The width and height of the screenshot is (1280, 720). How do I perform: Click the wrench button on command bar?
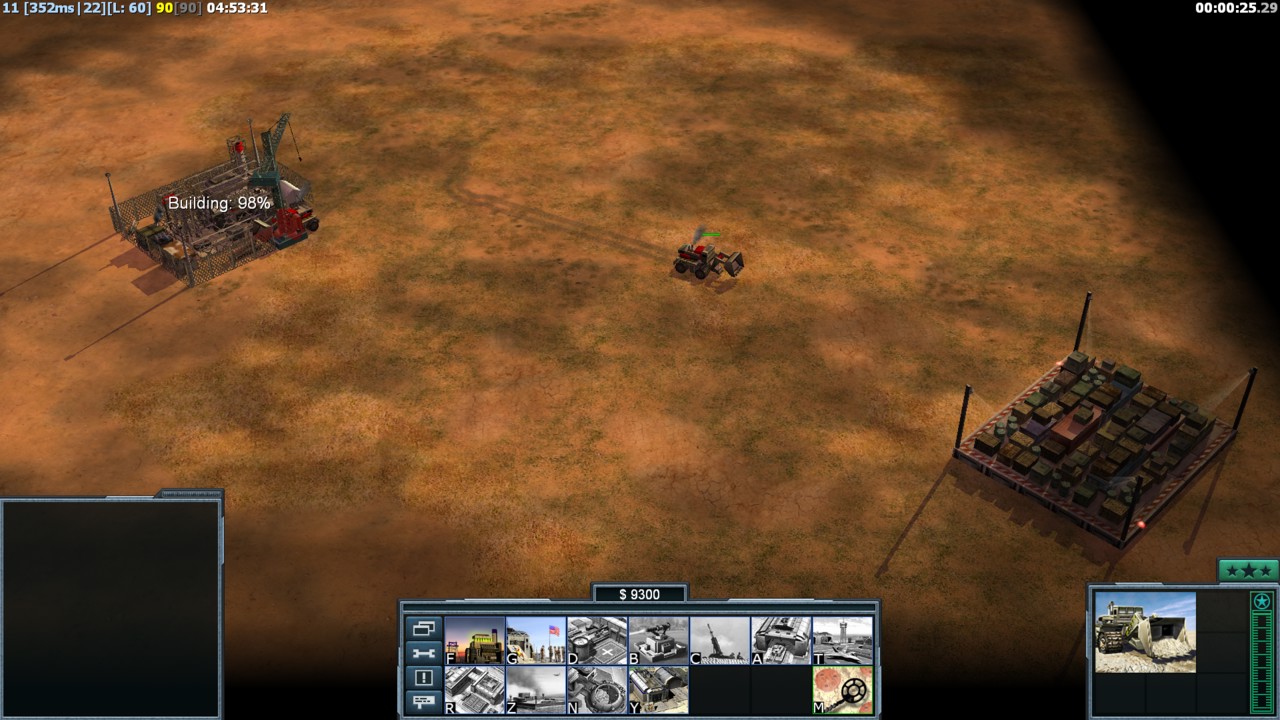pyautogui.click(x=423, y=654)
